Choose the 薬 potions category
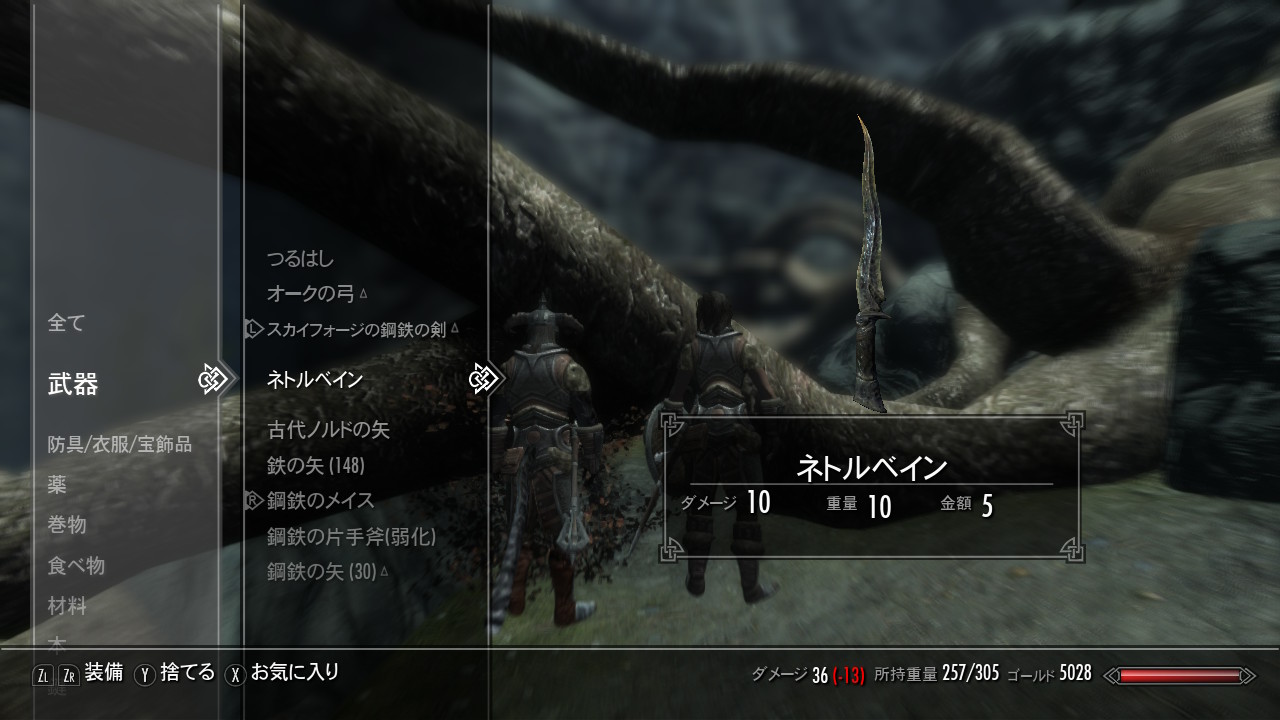This screenshot has width=1280, height=720. coord(57,485)
